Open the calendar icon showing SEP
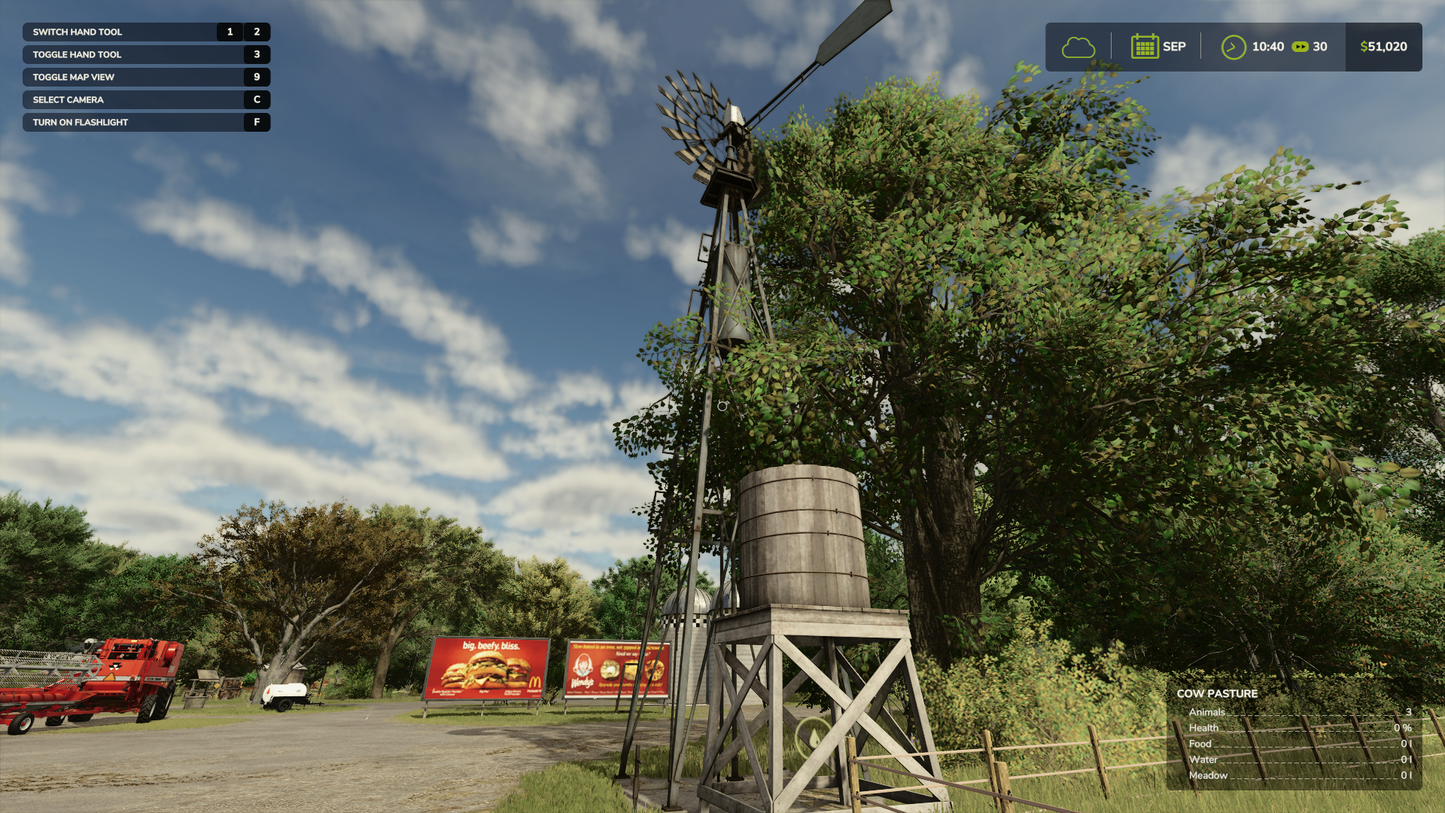 (1144, 47)
